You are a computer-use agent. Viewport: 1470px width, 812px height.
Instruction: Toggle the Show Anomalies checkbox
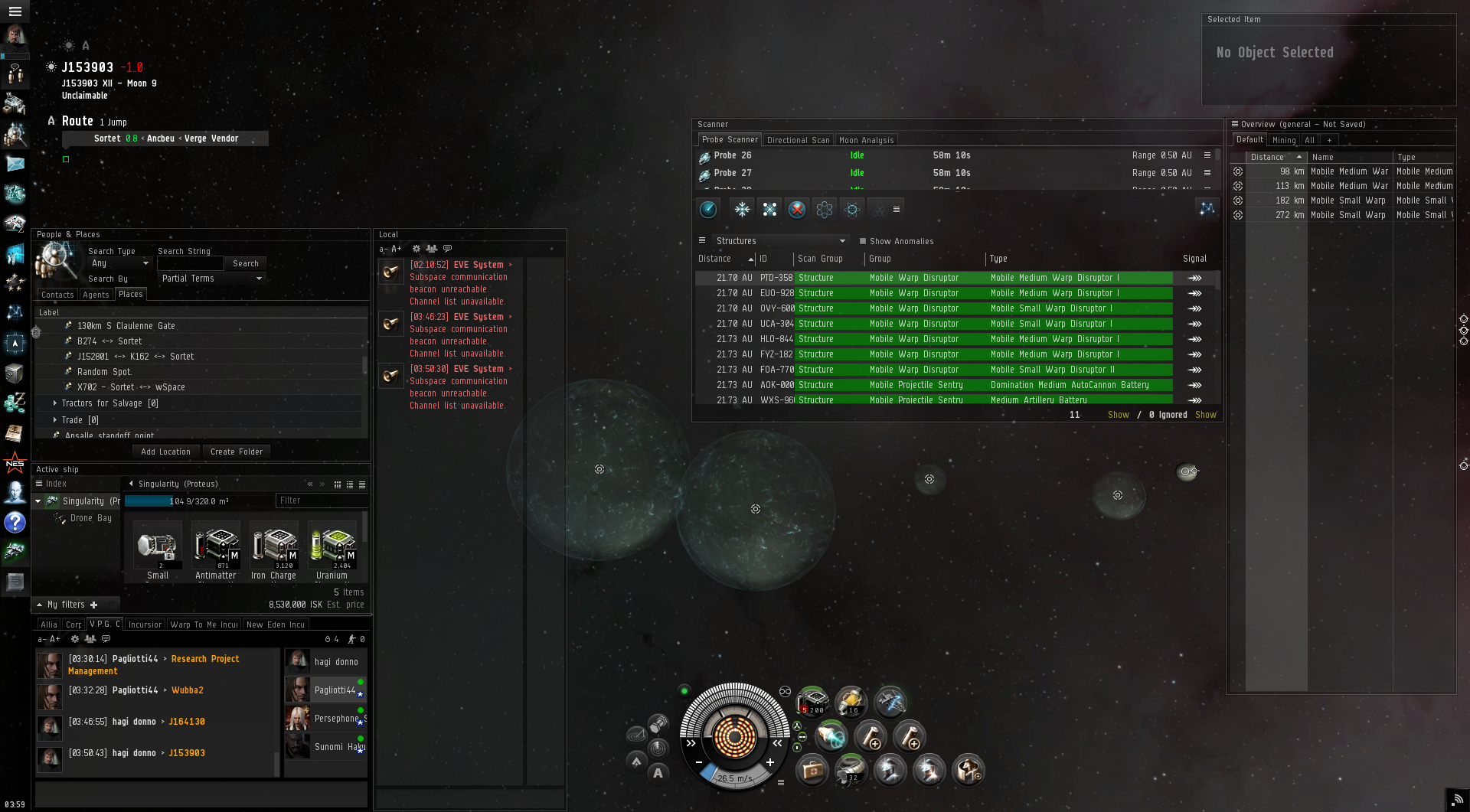[863, 241]
